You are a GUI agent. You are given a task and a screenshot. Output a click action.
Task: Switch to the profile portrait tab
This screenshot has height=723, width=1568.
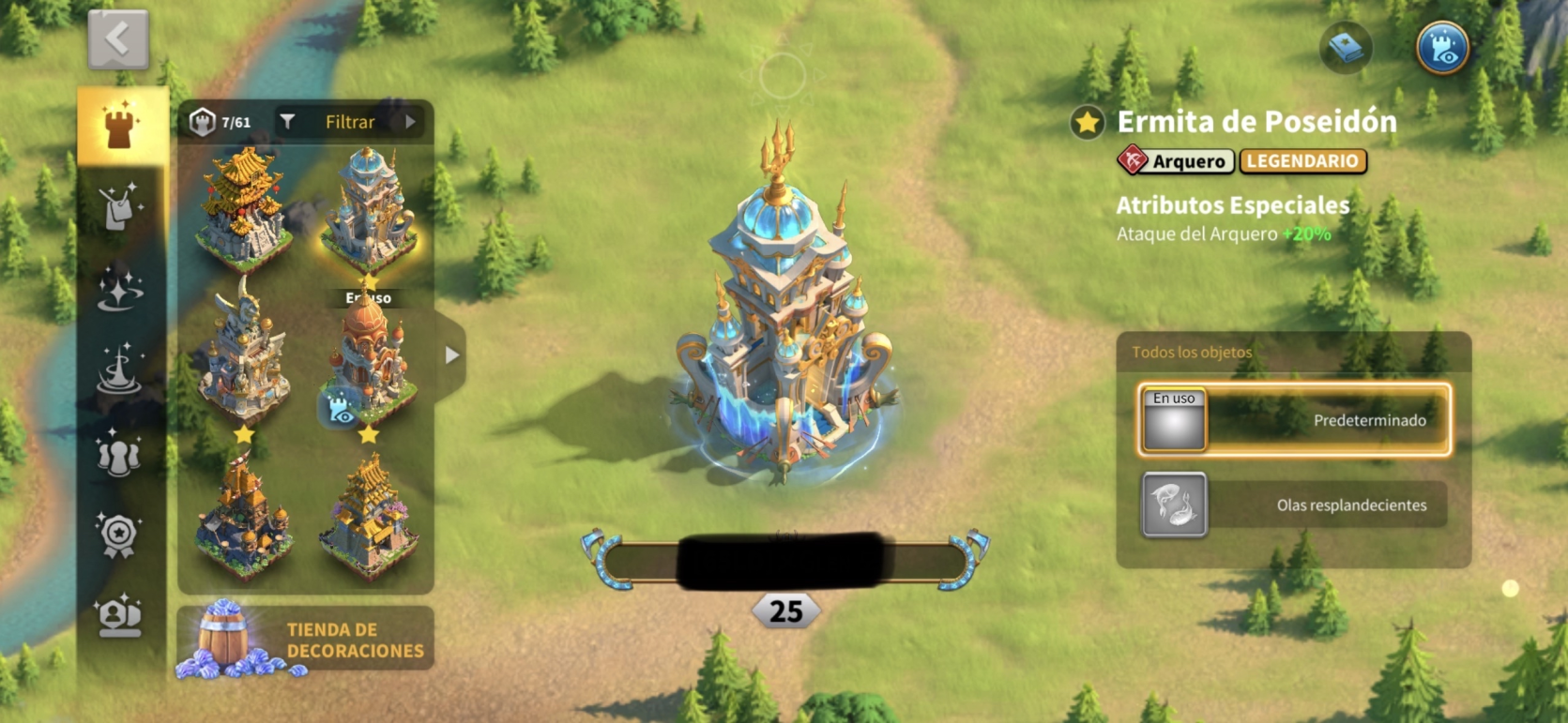119,616
